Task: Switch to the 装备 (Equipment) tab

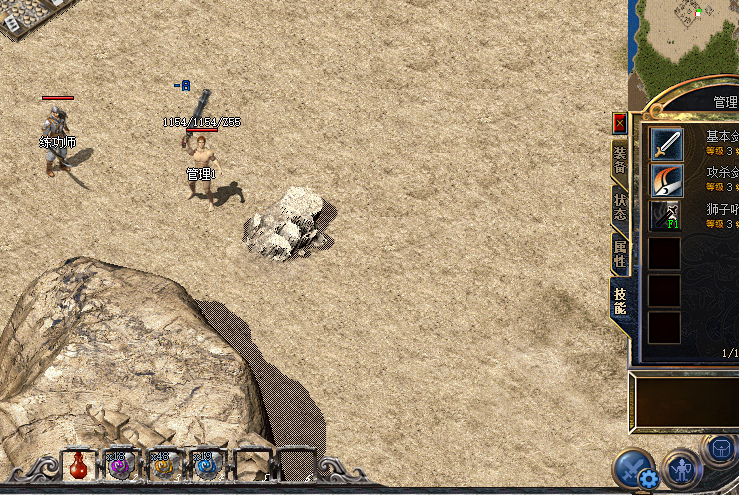Action: coord(620,159)
